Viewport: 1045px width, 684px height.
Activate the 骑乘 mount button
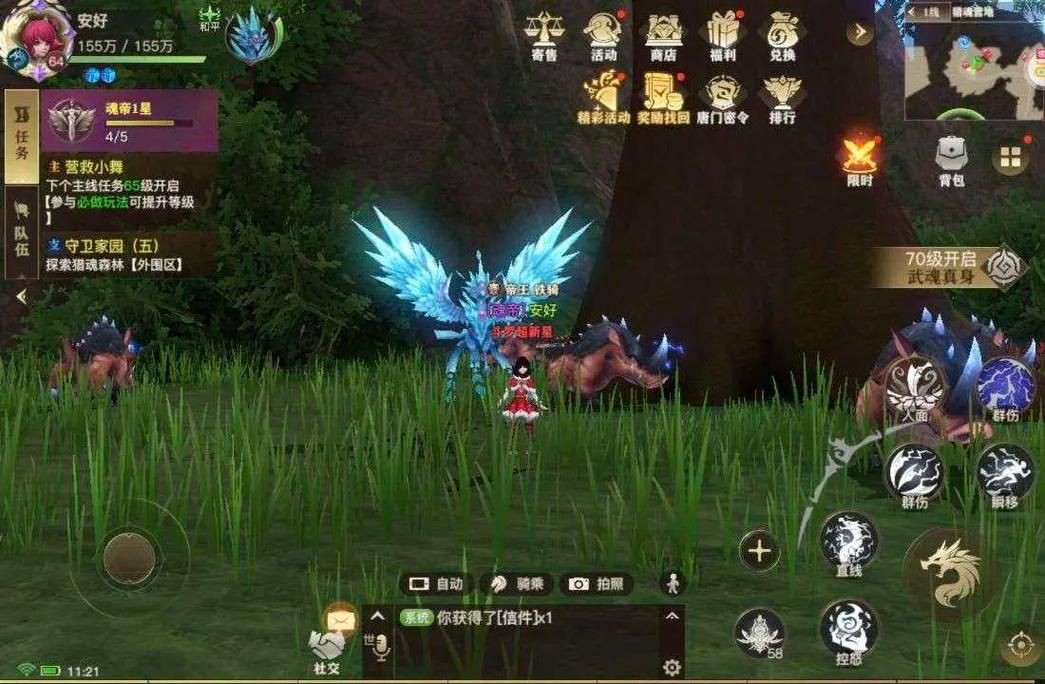point(516,584)
